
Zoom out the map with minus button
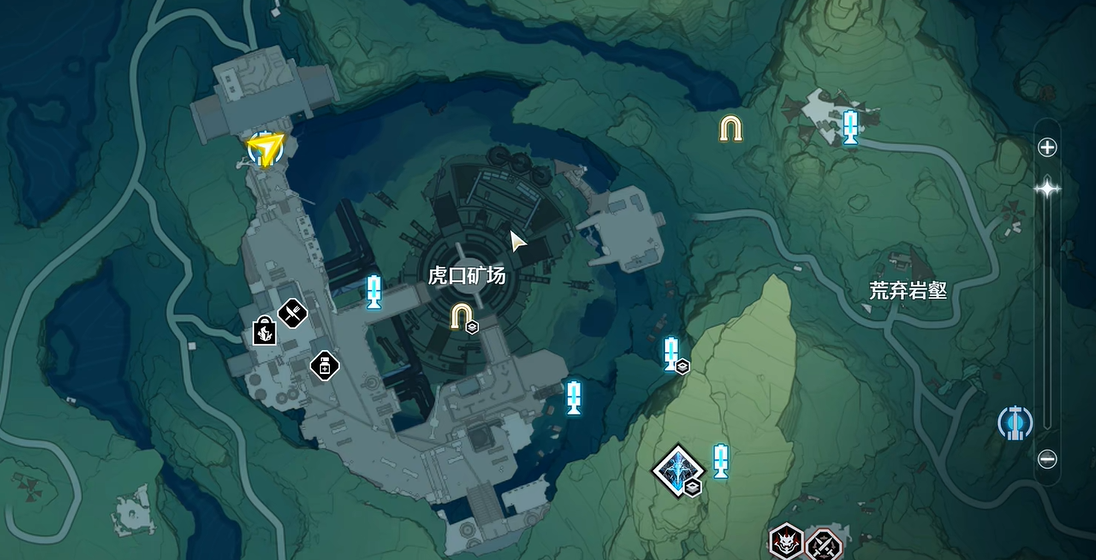coord(1047,459)
